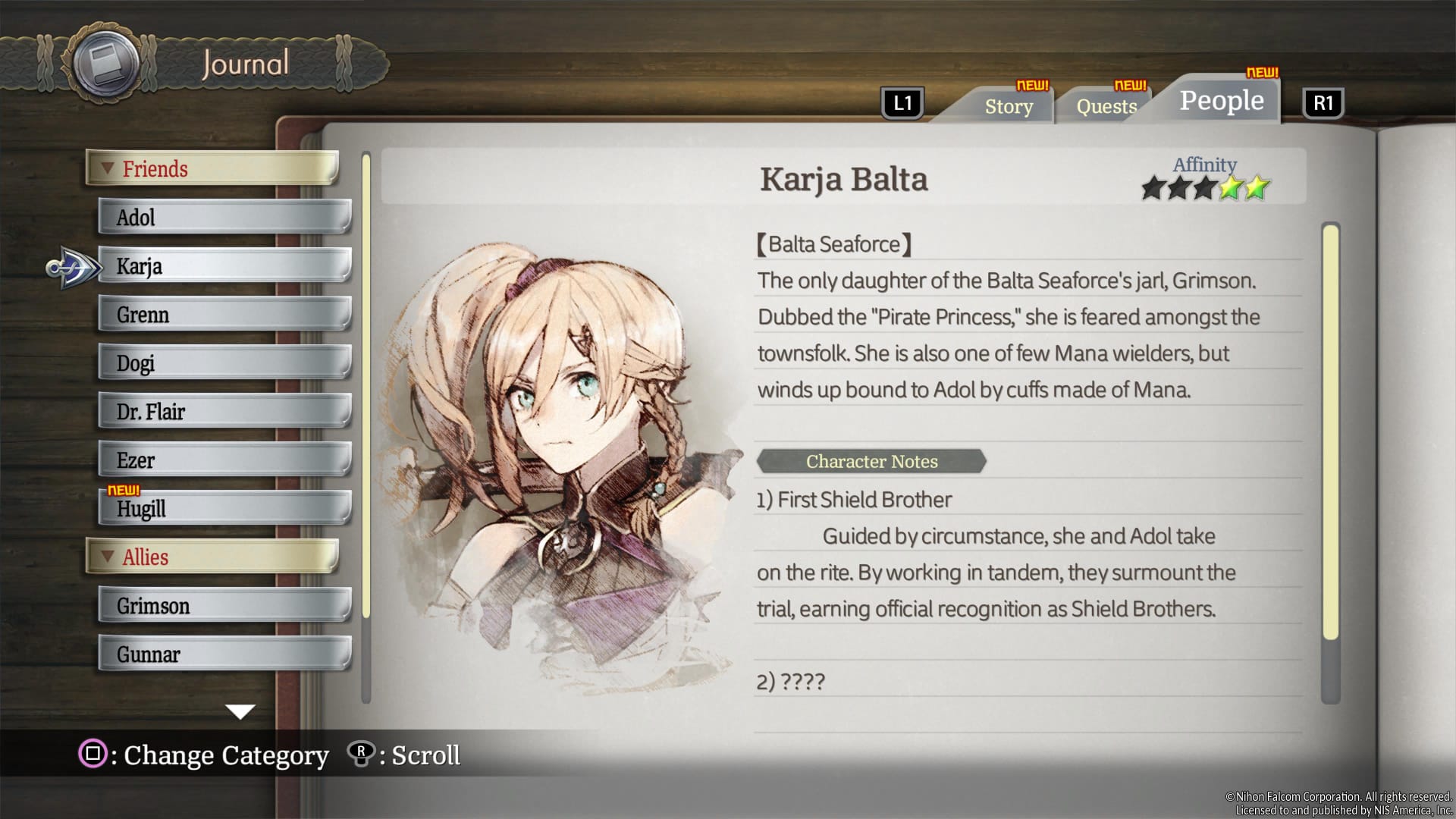Open the new Hugill entry
Viewport: 1456px width, 819px height.
tap(224, 509)
